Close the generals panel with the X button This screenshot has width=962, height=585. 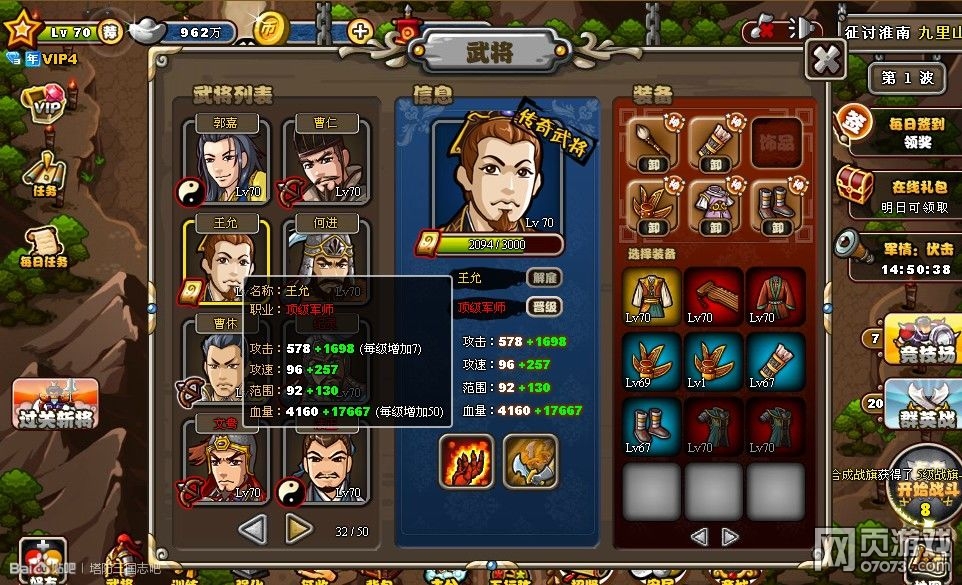pos(826,60)
